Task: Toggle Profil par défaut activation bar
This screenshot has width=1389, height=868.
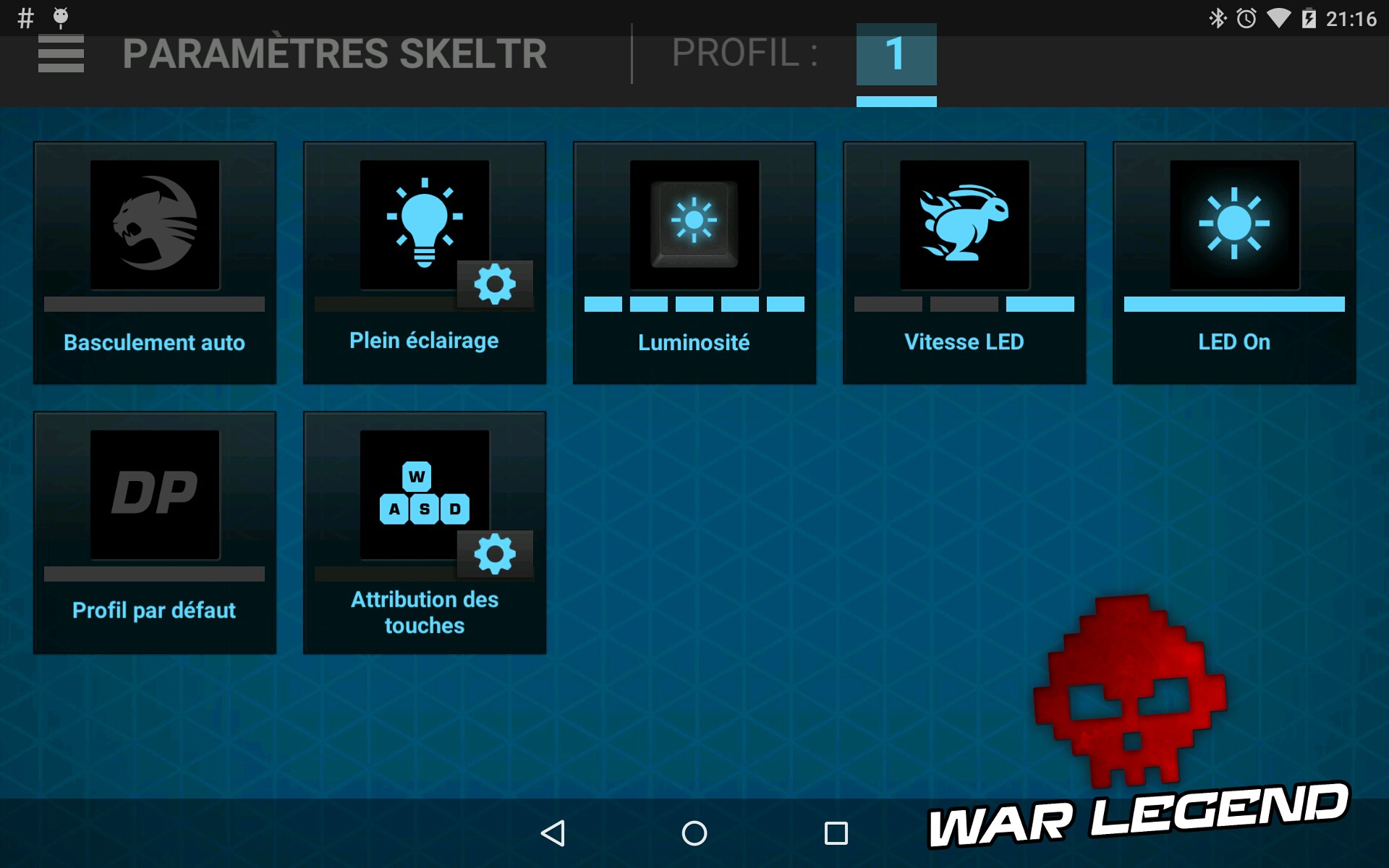Action: (x=154, y=574)
